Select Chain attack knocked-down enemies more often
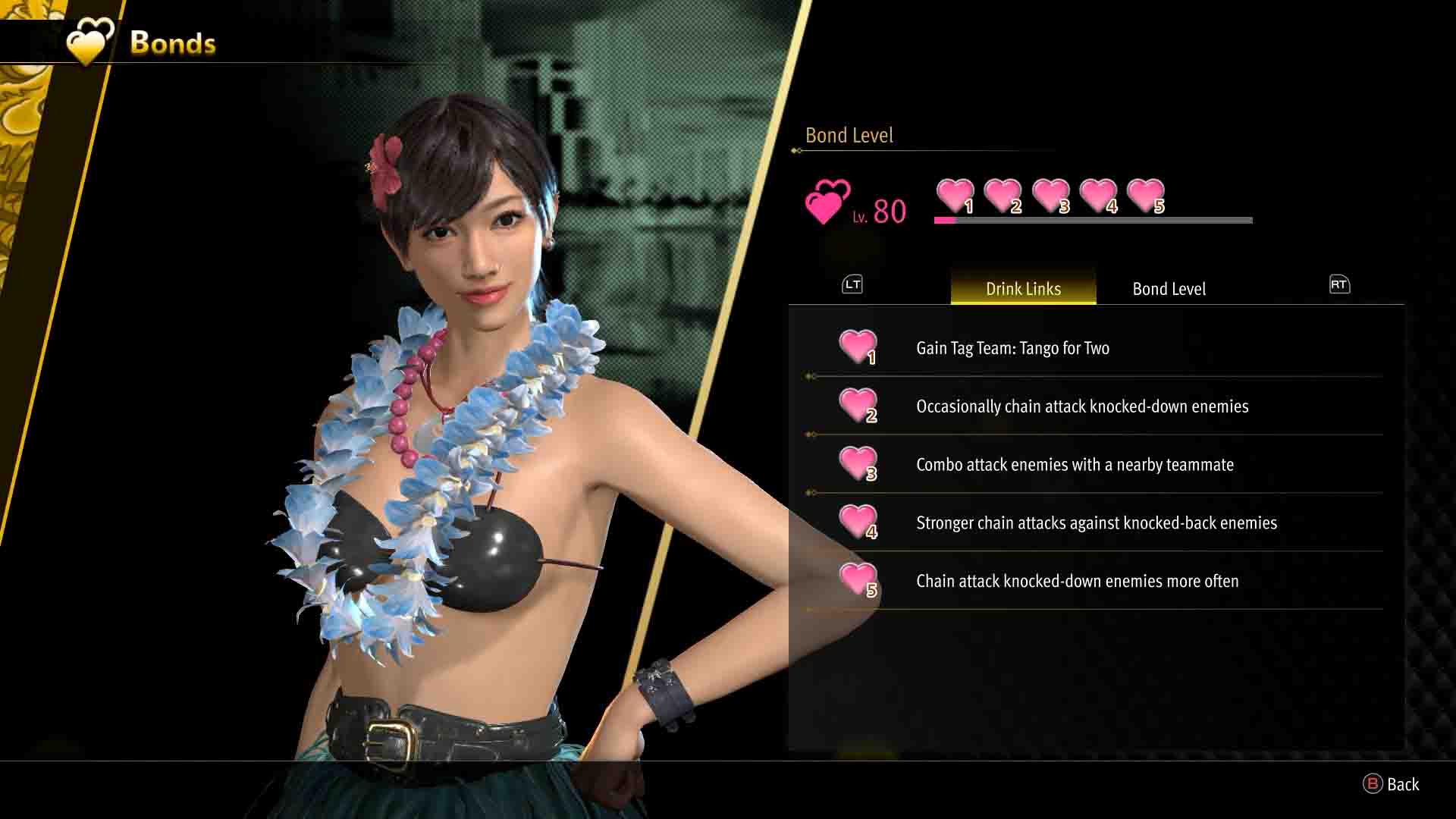The width and height of the screenshot is (1456, 819). coord(1077,582)
